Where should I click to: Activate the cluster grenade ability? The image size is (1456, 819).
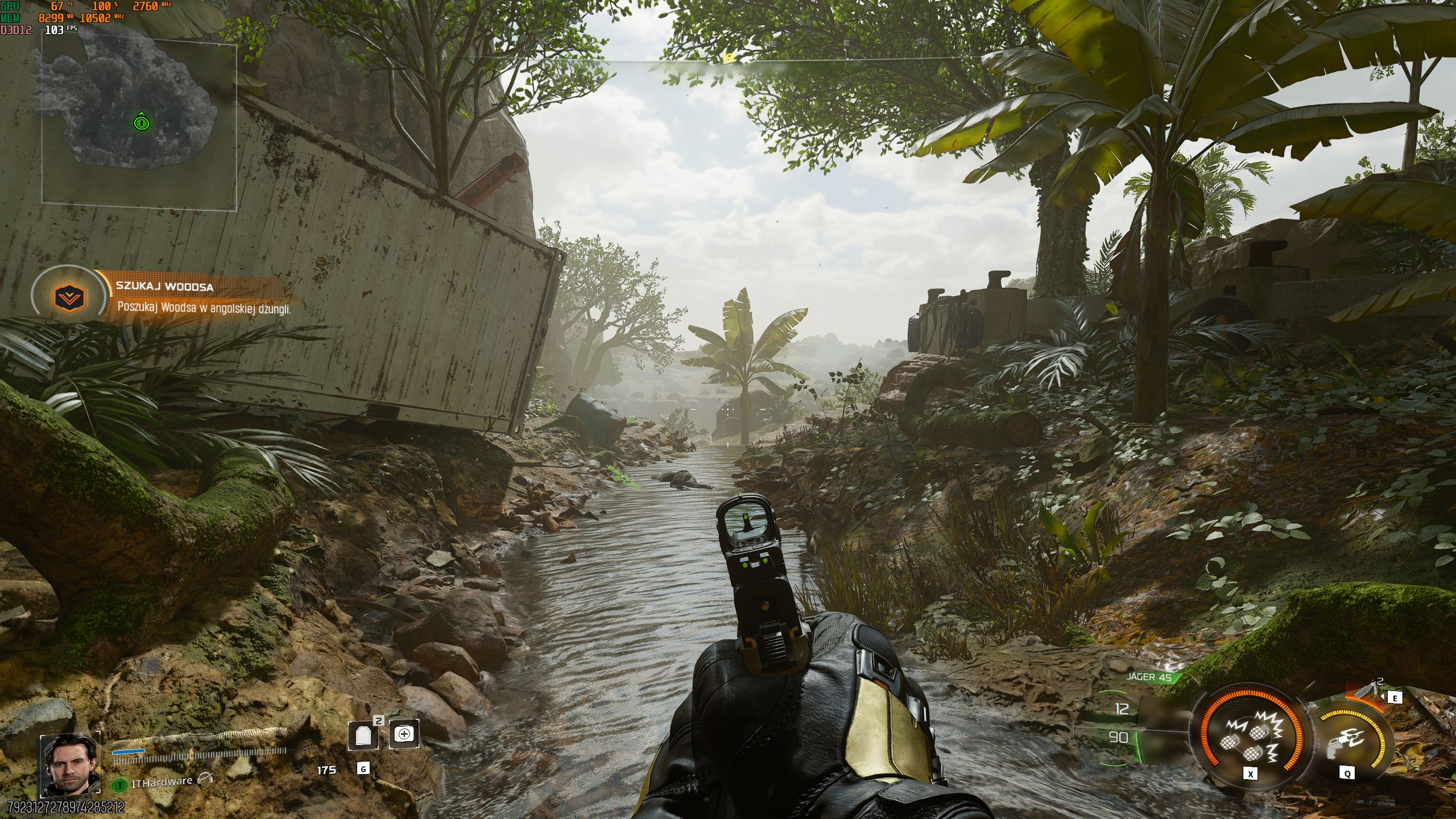[x=1248, y=741]
